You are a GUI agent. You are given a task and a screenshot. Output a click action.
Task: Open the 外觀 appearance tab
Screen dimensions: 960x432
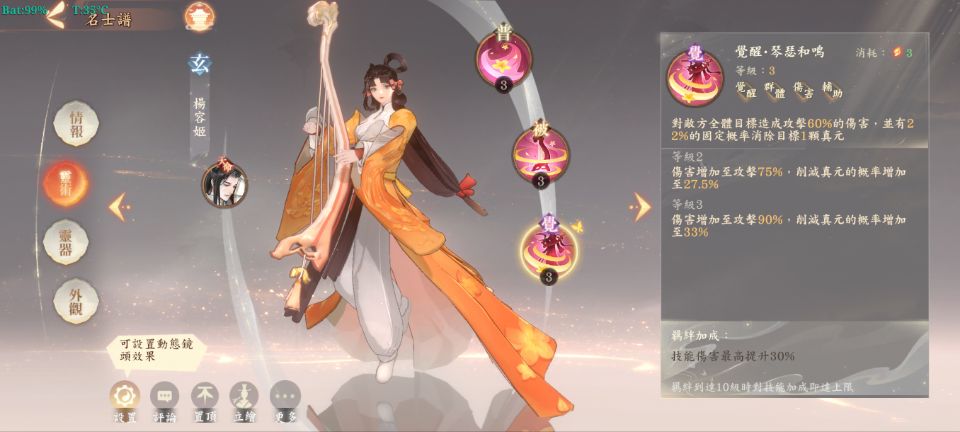[76, 299]
